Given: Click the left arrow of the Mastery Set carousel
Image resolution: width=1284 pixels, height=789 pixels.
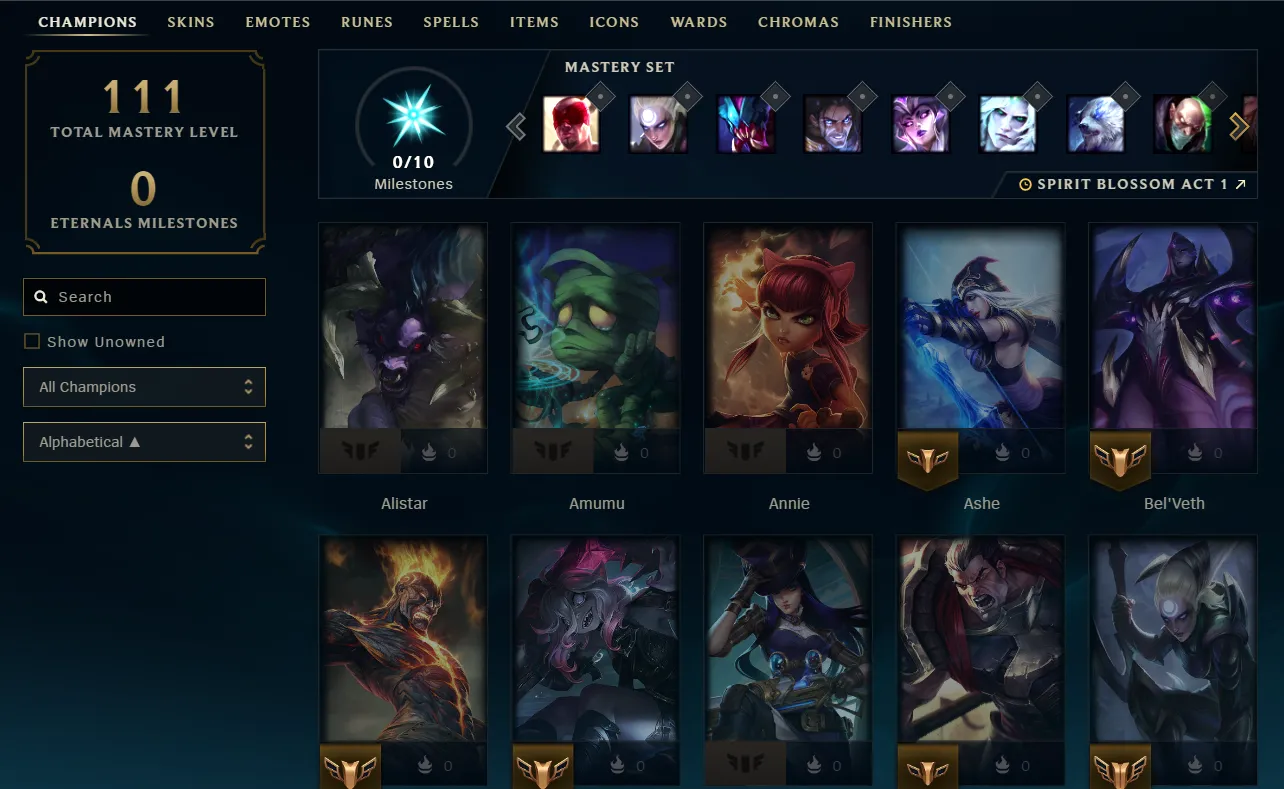Looking at the screenshot, I should 516,126.
